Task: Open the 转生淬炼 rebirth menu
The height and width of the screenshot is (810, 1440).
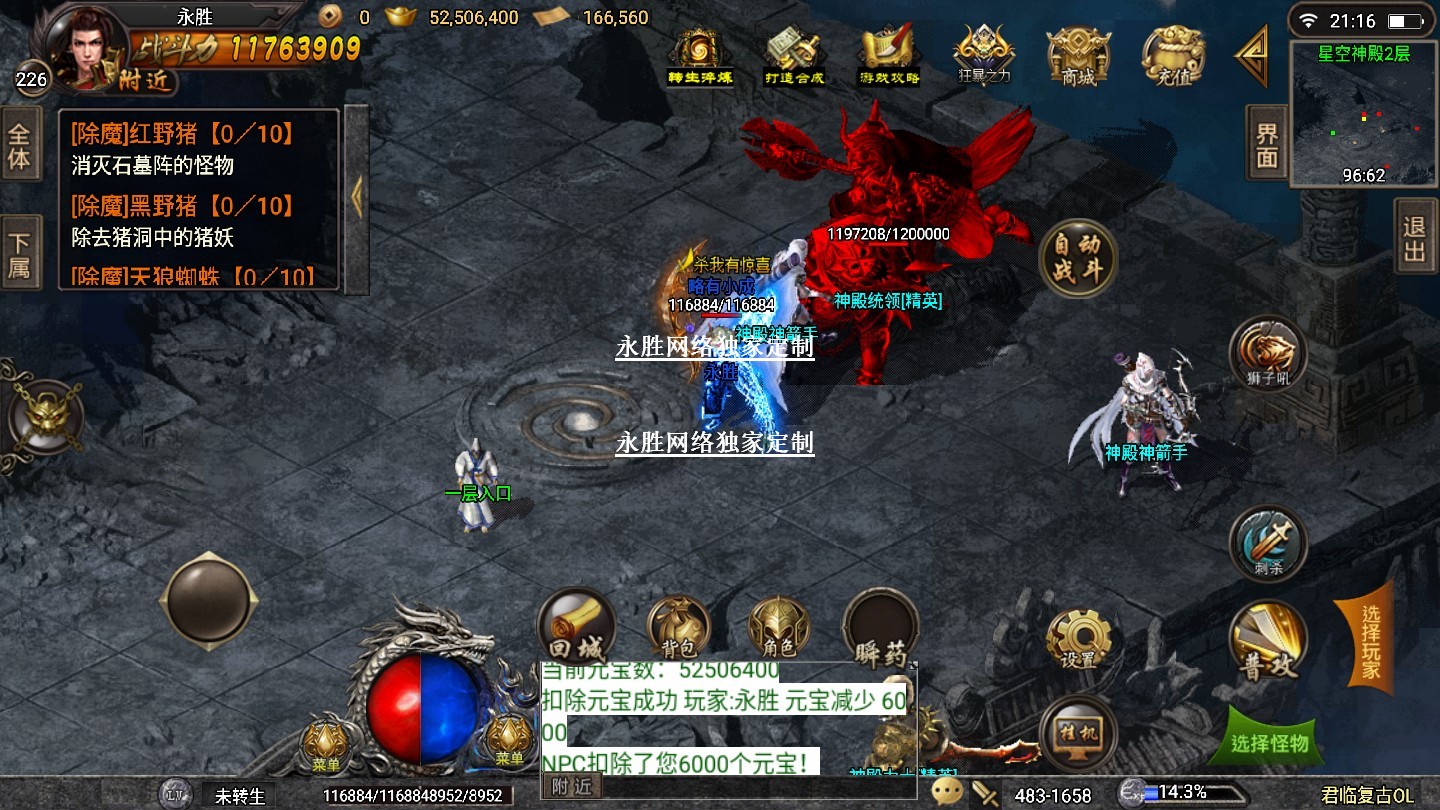Action: [x=700, y=56]
